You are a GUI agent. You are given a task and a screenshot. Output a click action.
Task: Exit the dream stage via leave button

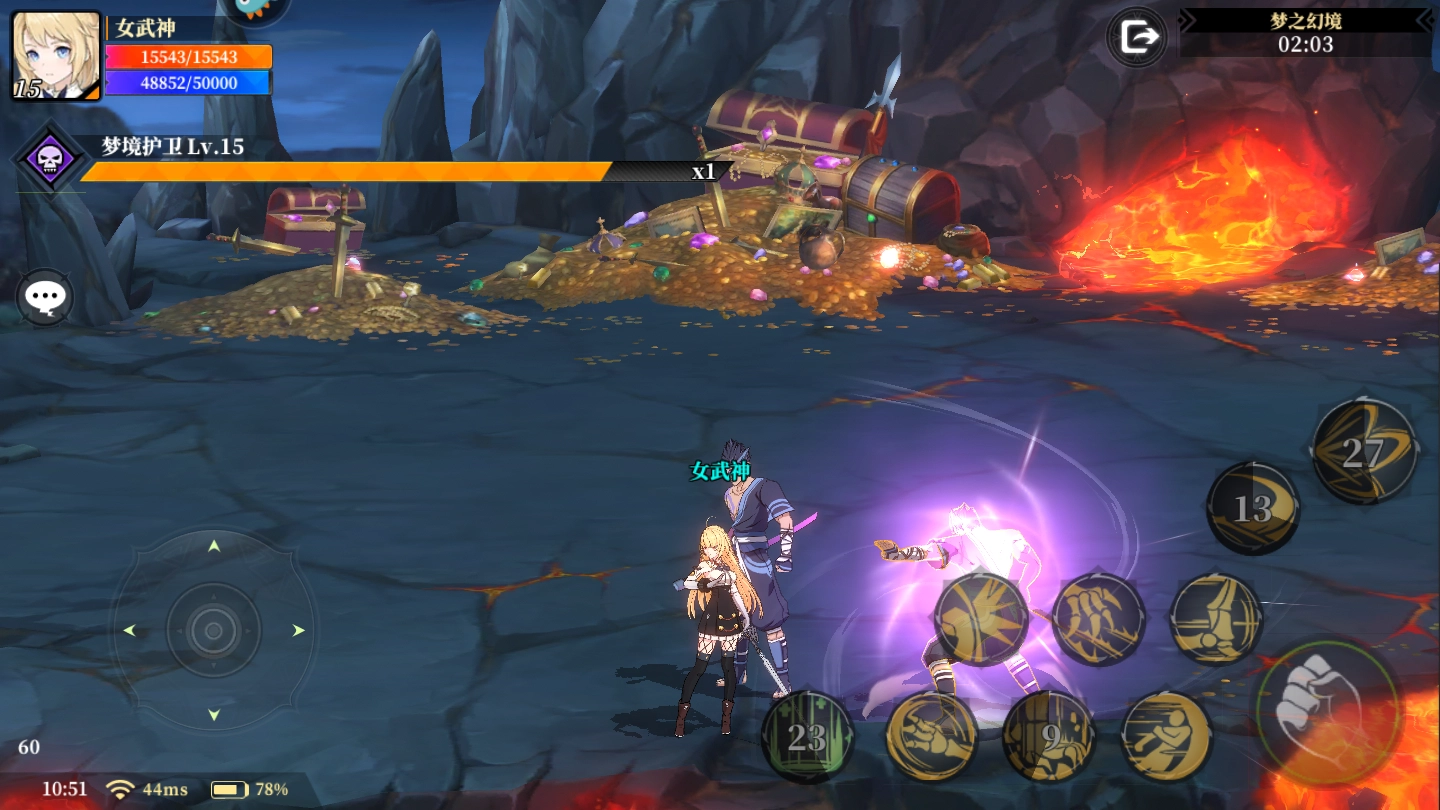(x=1137, y=38)
